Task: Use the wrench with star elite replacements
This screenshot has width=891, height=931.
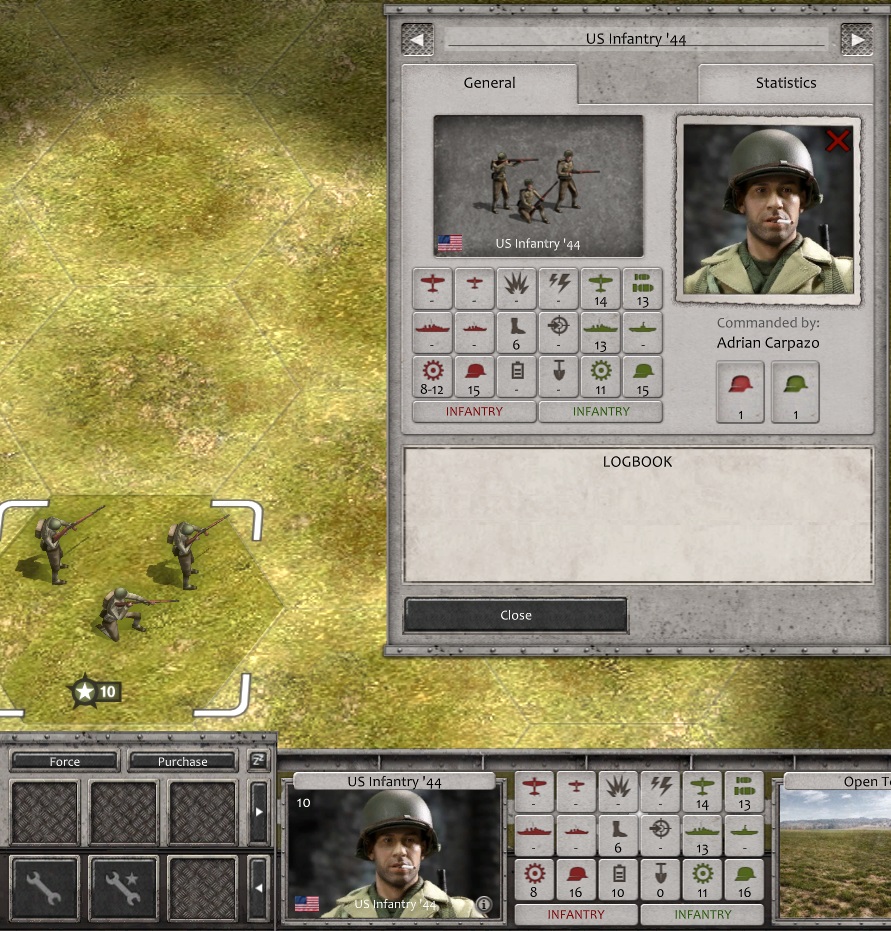Action: [x=123, y=888]
